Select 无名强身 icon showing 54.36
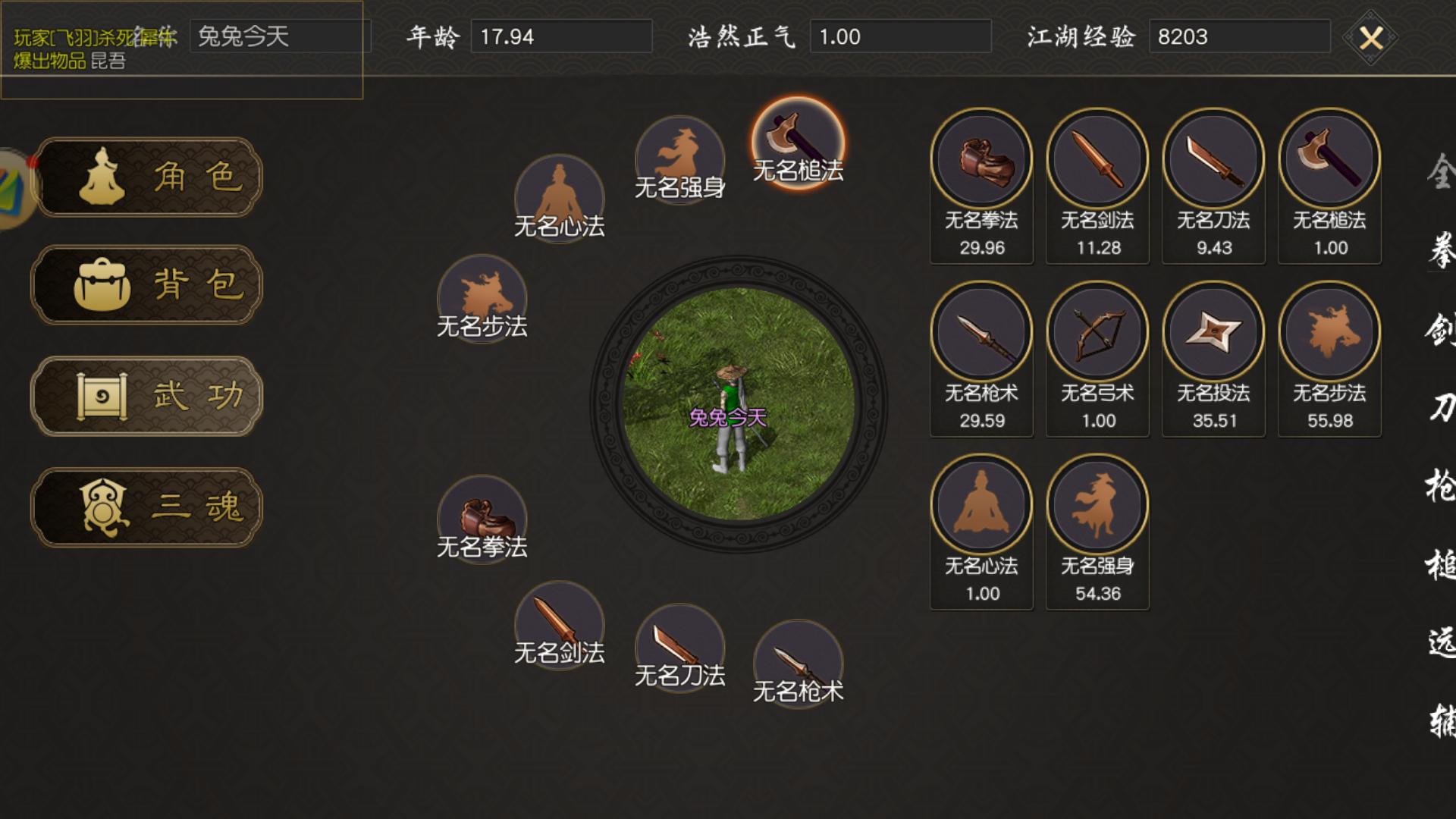The image size is (1456, 819). click(1097, 504)
